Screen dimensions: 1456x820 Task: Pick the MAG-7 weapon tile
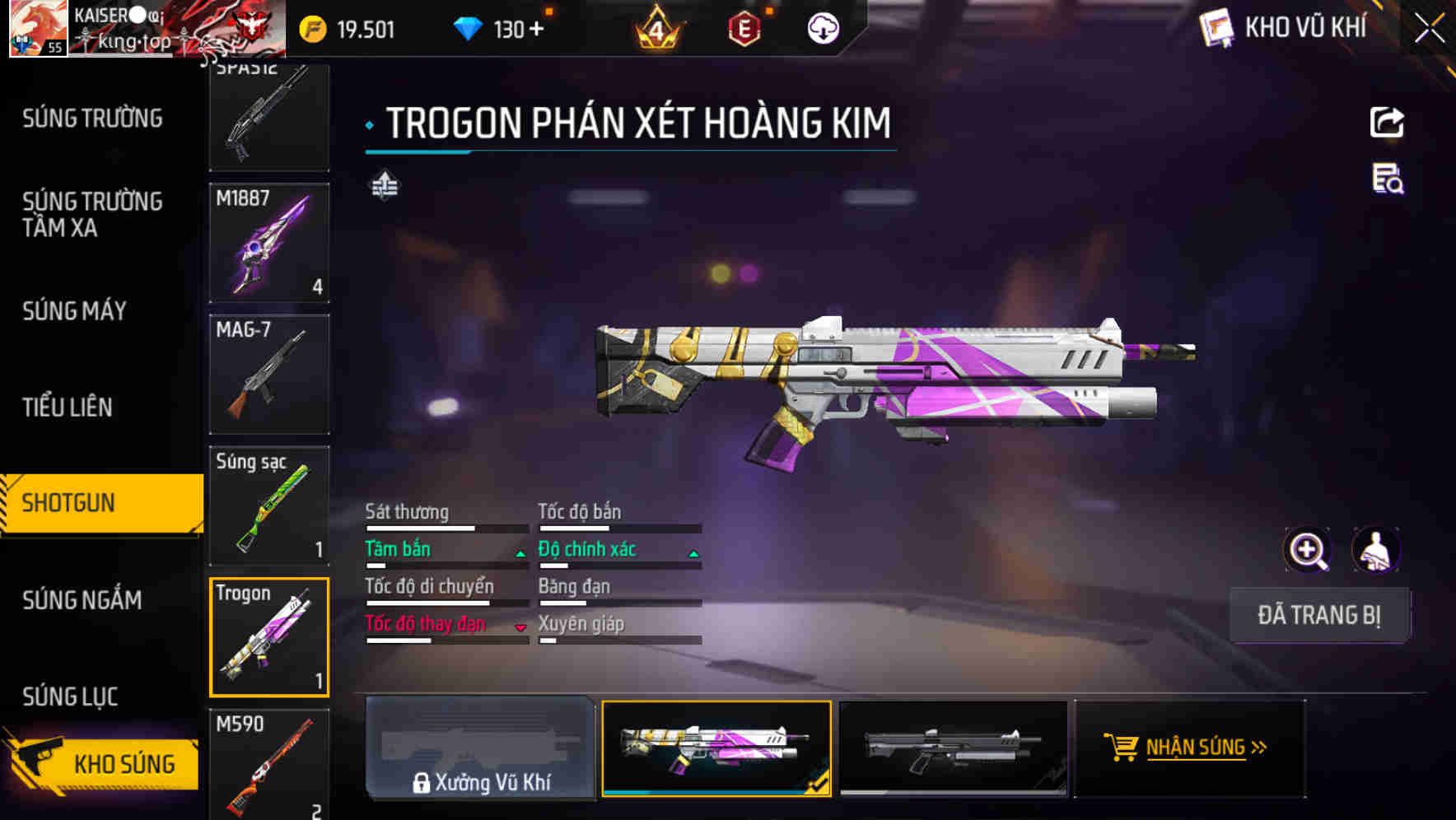[269, 375]
